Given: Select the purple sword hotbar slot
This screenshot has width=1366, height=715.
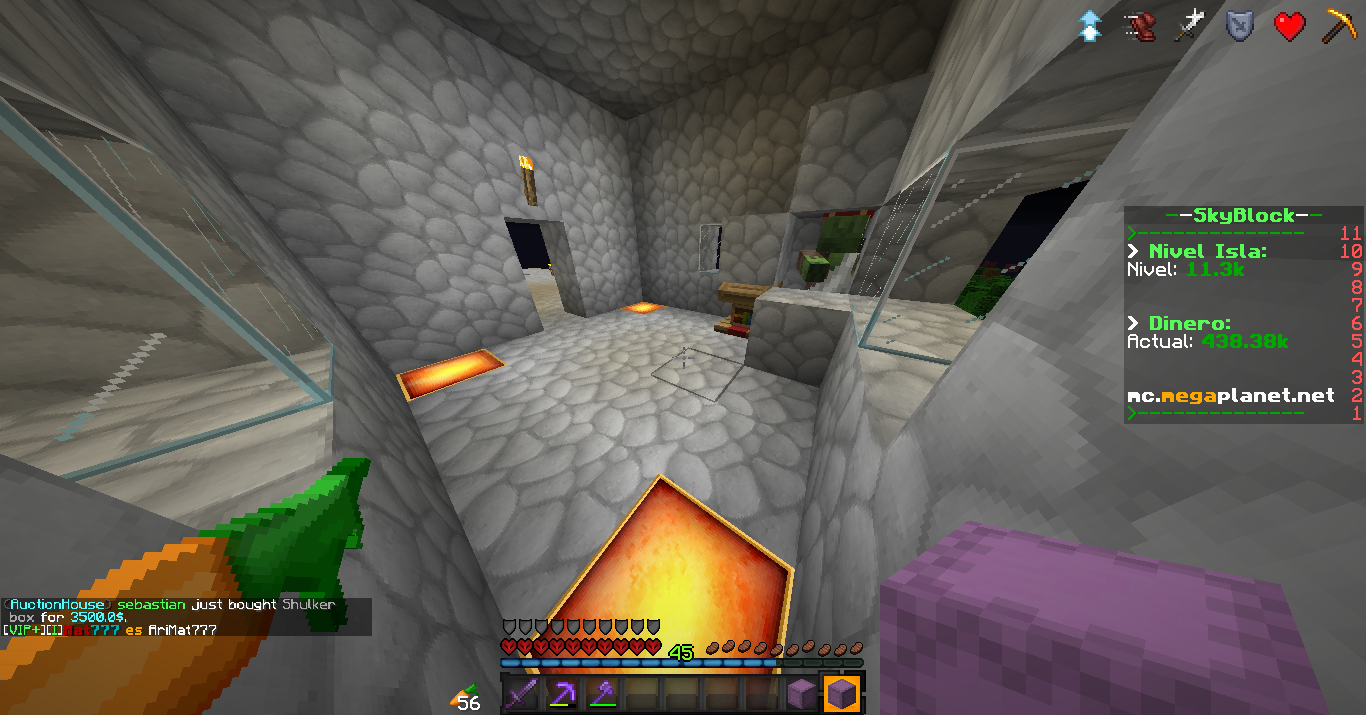Looking at the screenshot, I should [x=525, y=693].
